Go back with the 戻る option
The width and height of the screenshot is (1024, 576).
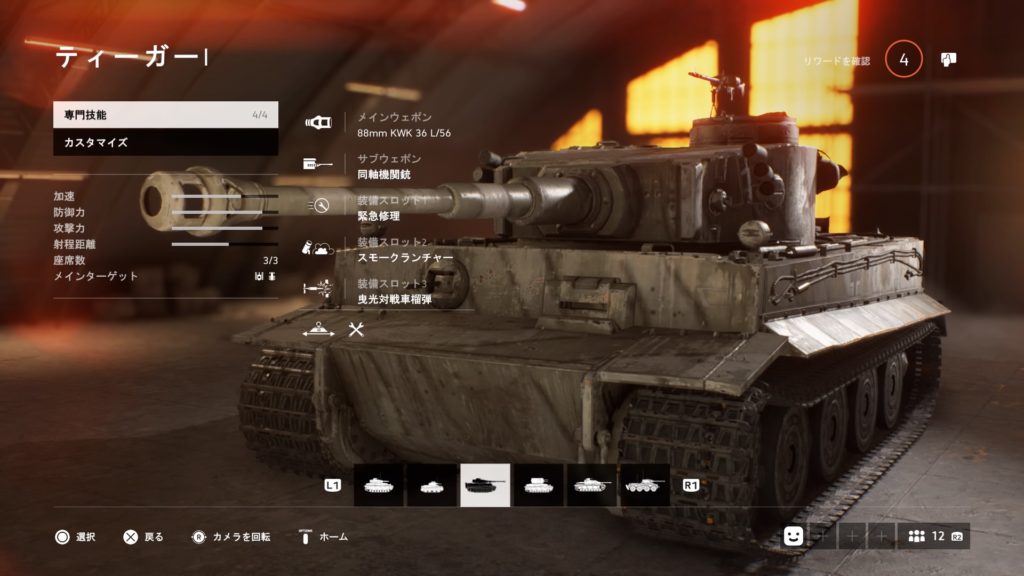point(143,537)
